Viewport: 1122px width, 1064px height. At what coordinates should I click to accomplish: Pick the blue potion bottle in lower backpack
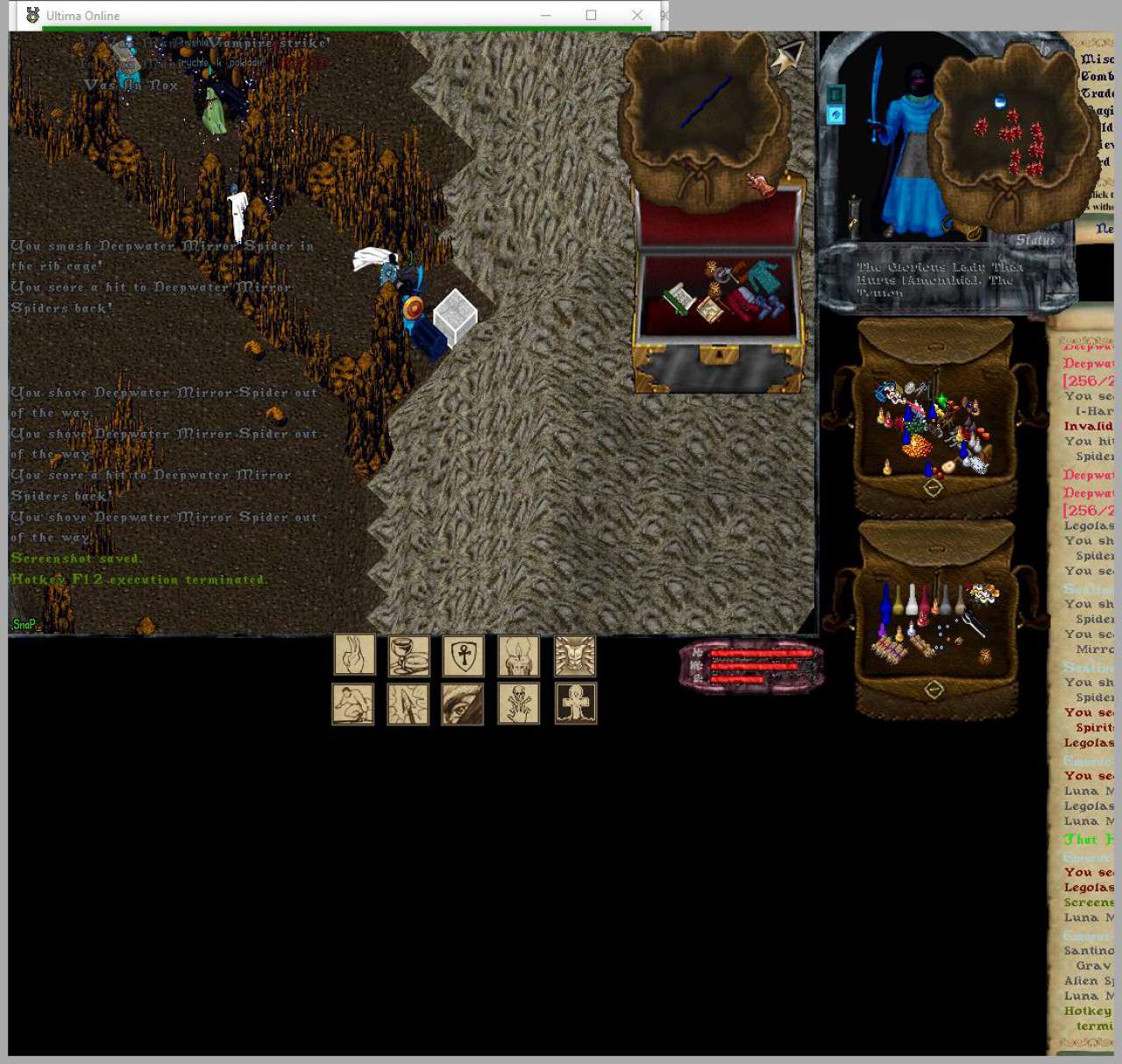[886, 601]
